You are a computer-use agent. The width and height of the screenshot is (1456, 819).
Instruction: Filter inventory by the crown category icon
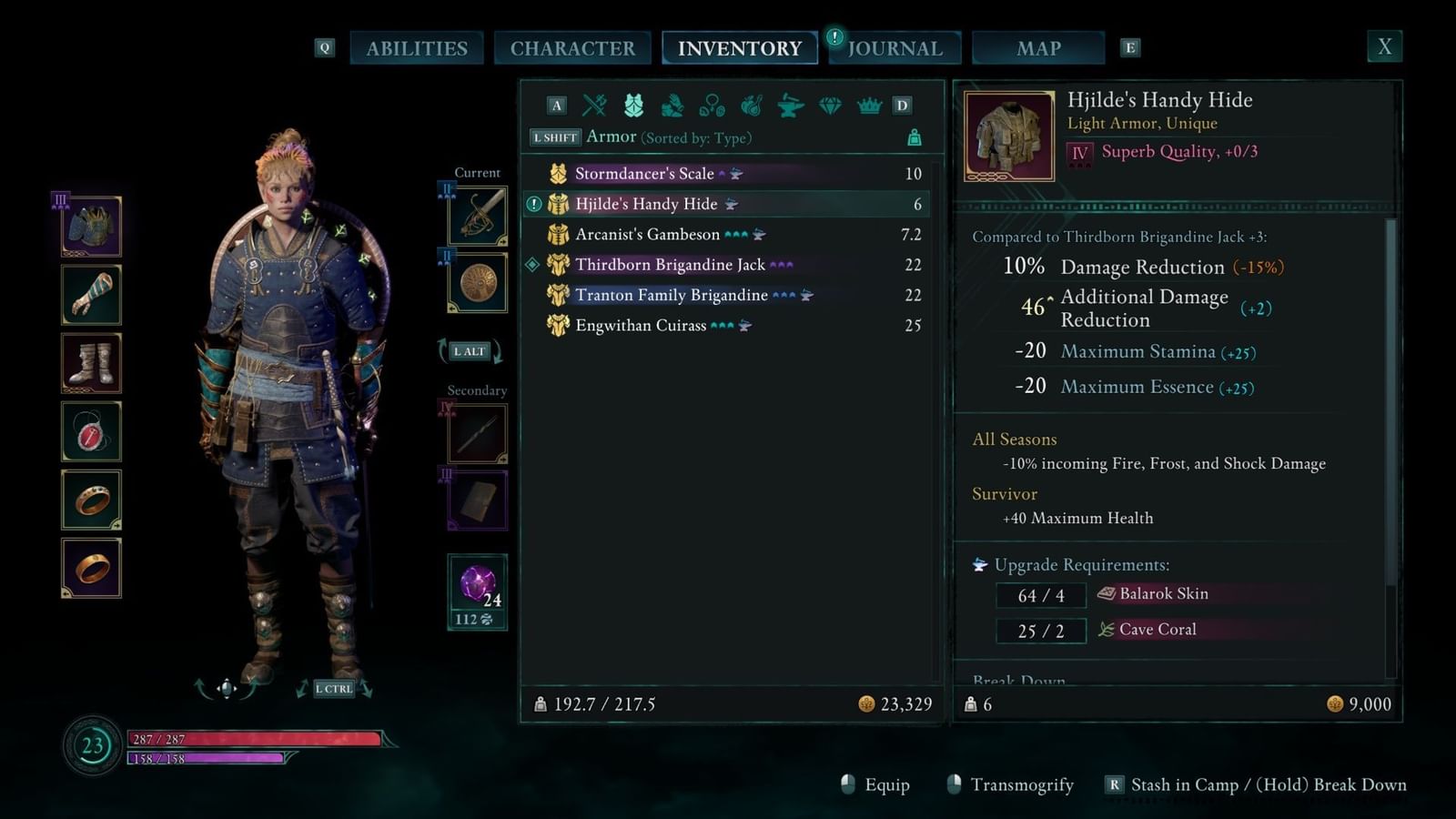(x=869, y=106)
